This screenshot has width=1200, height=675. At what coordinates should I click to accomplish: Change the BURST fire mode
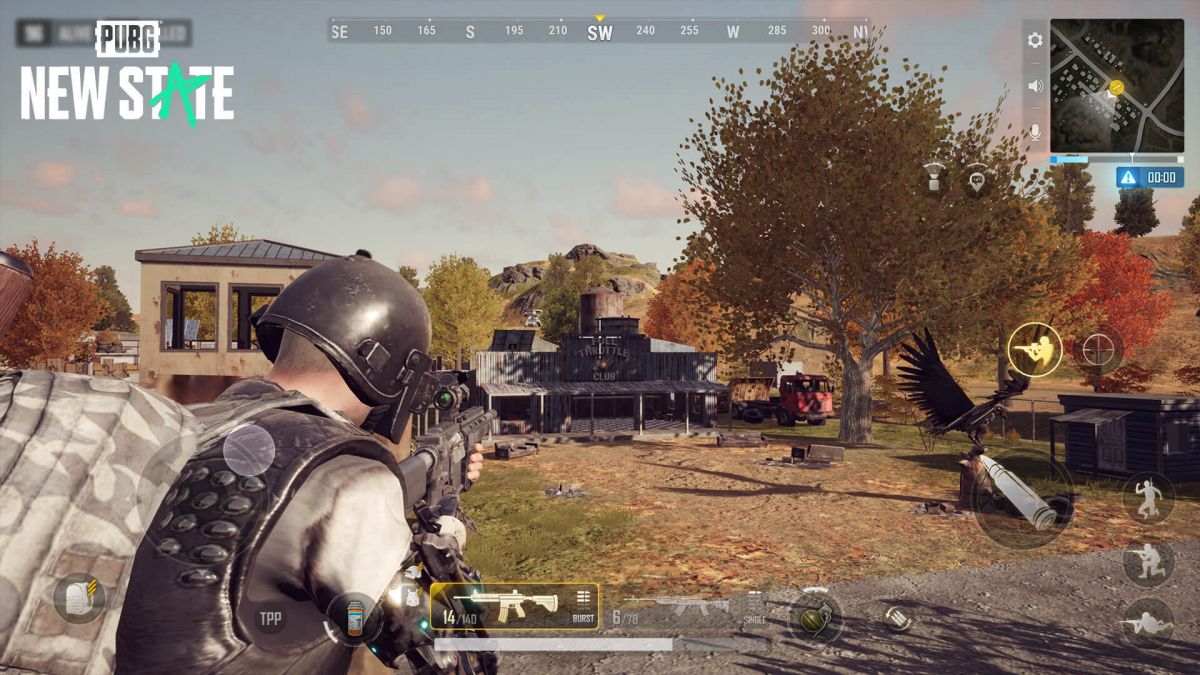coord(583,606)
